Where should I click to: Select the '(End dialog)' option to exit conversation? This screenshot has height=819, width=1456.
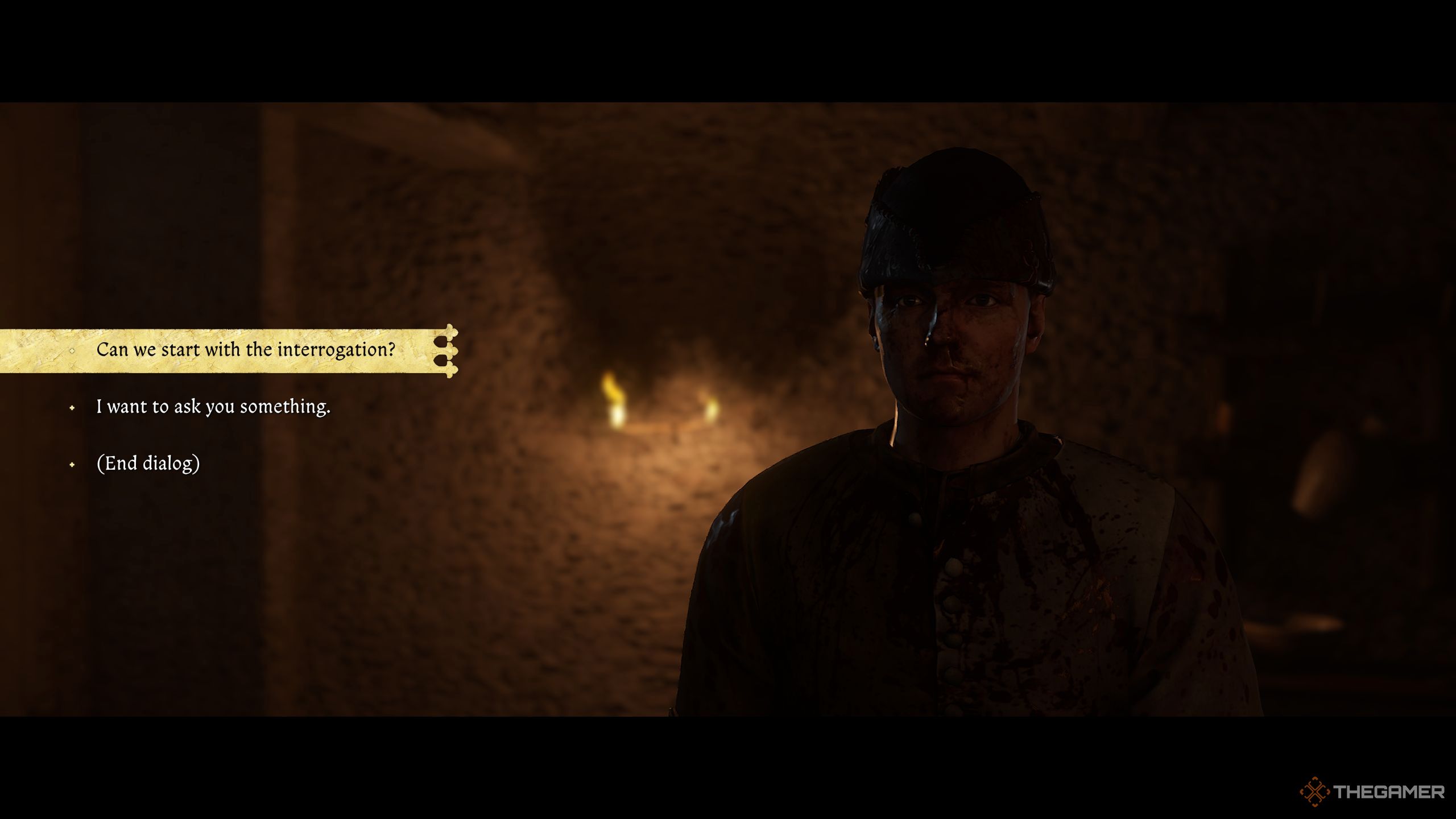click(150, 465)
